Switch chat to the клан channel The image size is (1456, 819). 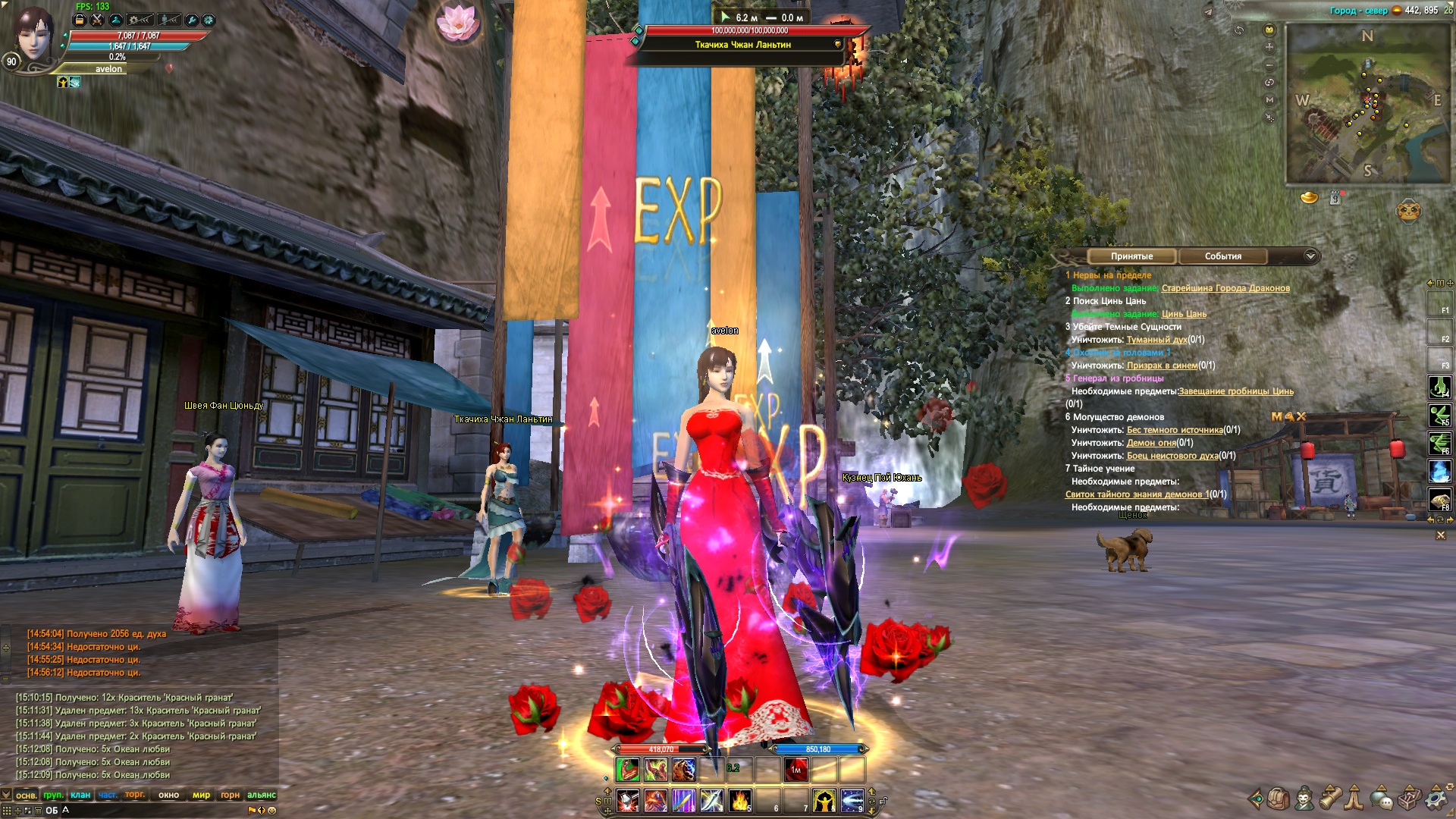tap(80, 795)
